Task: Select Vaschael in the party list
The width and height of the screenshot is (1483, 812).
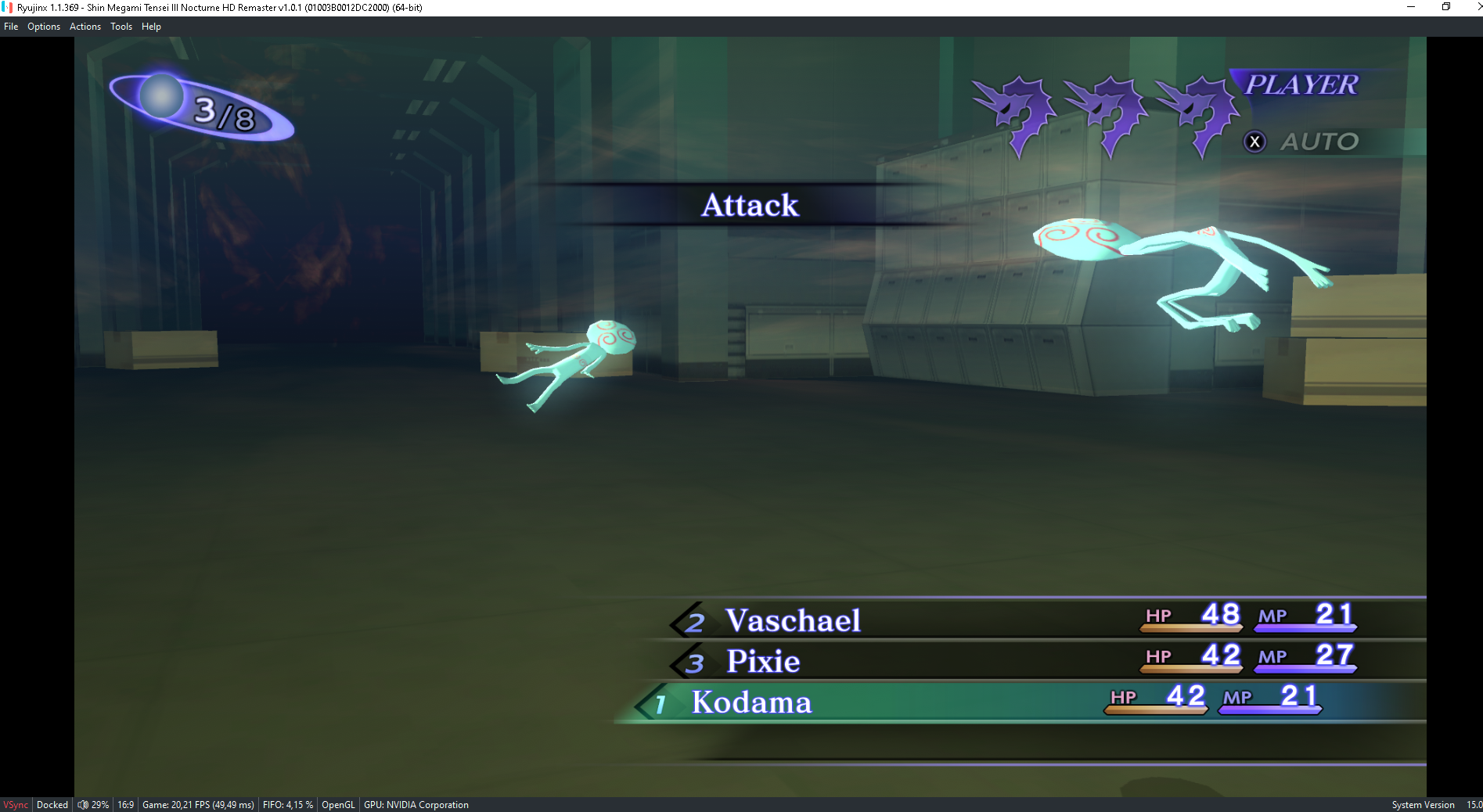Action: click(x=793, y=620)
